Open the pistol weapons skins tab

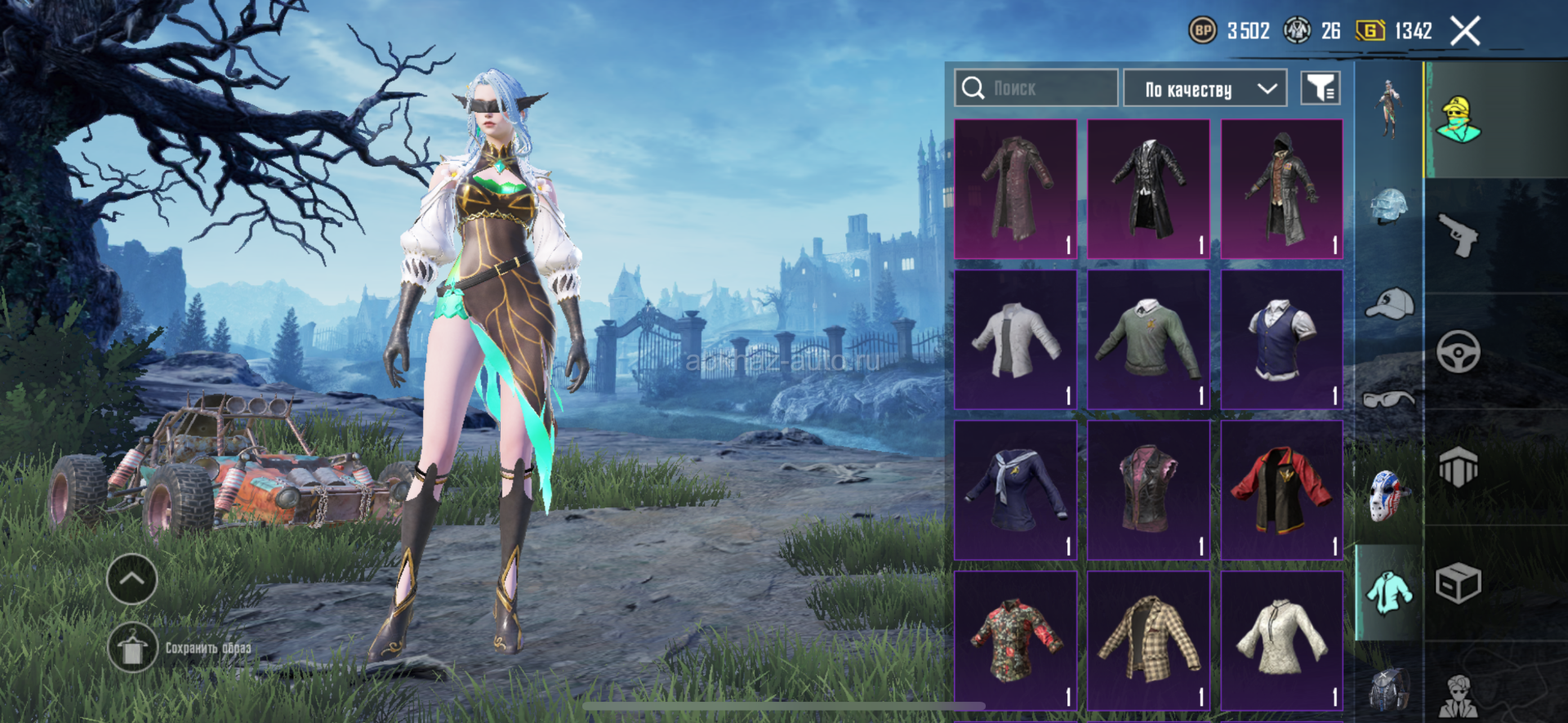click(x=1459, y=235)
